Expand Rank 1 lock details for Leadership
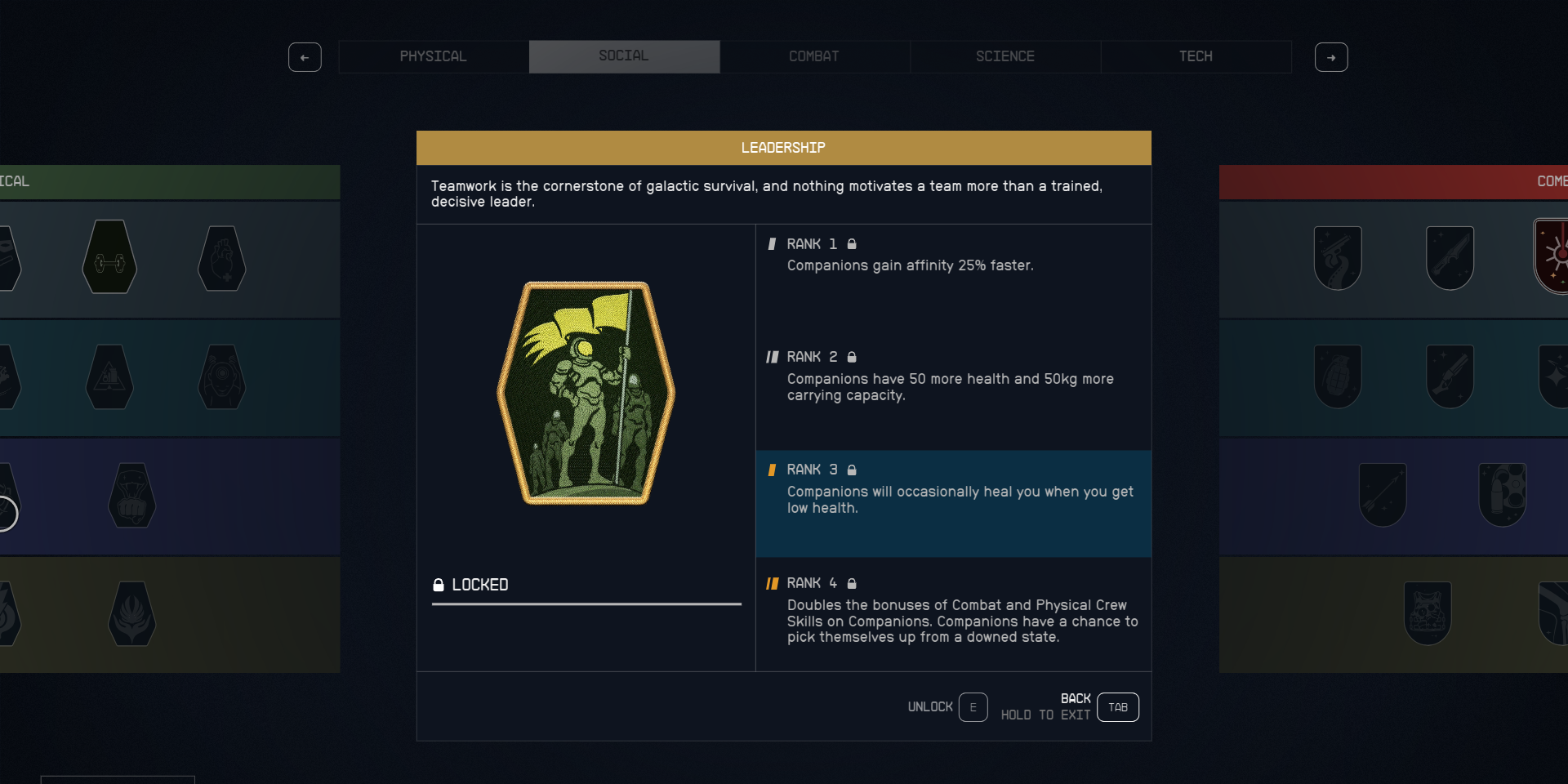The height and width of the screenshot is (784, 1568). tap(853, 244)
